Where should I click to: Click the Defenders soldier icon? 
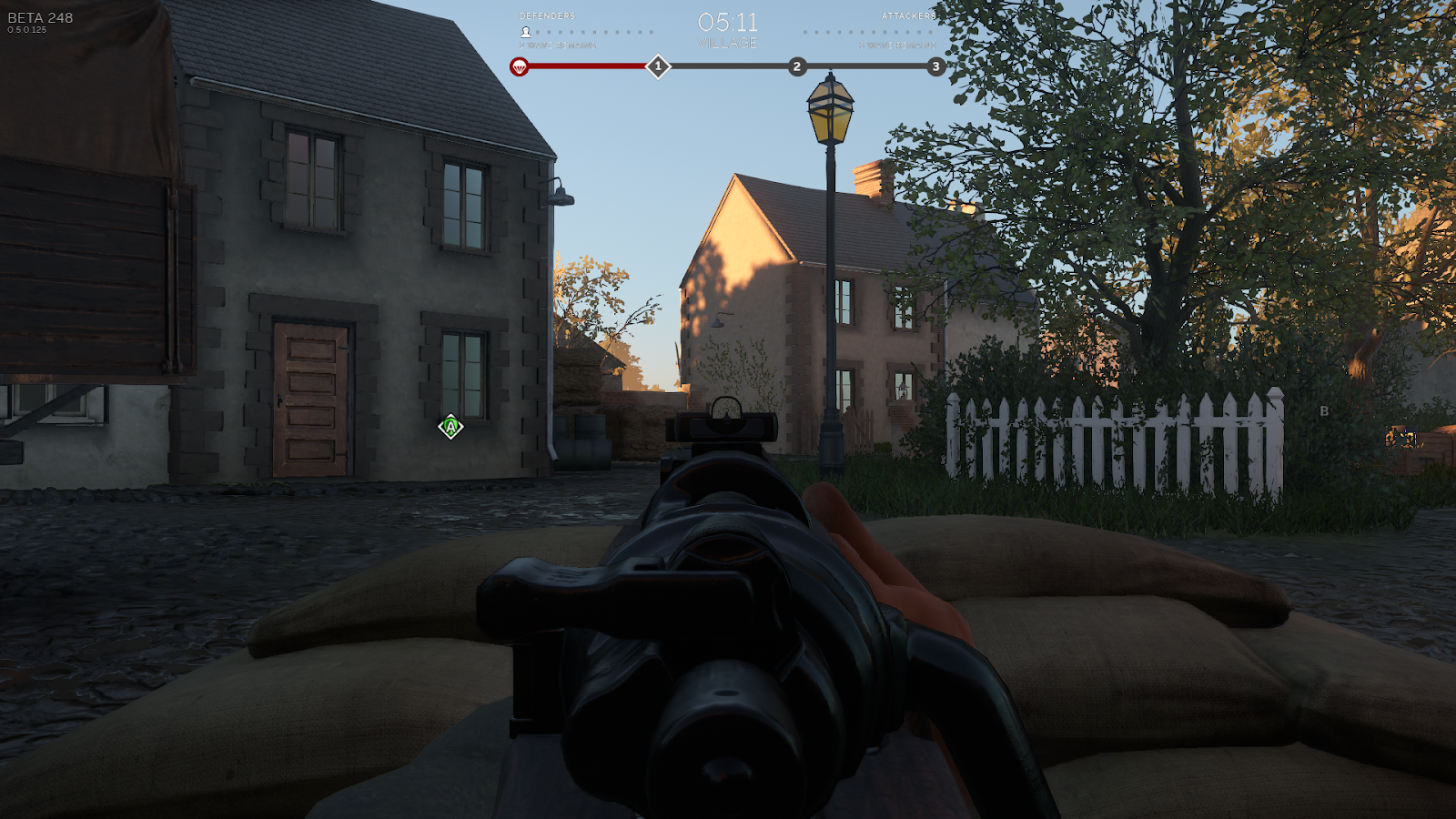pos(525,32)
